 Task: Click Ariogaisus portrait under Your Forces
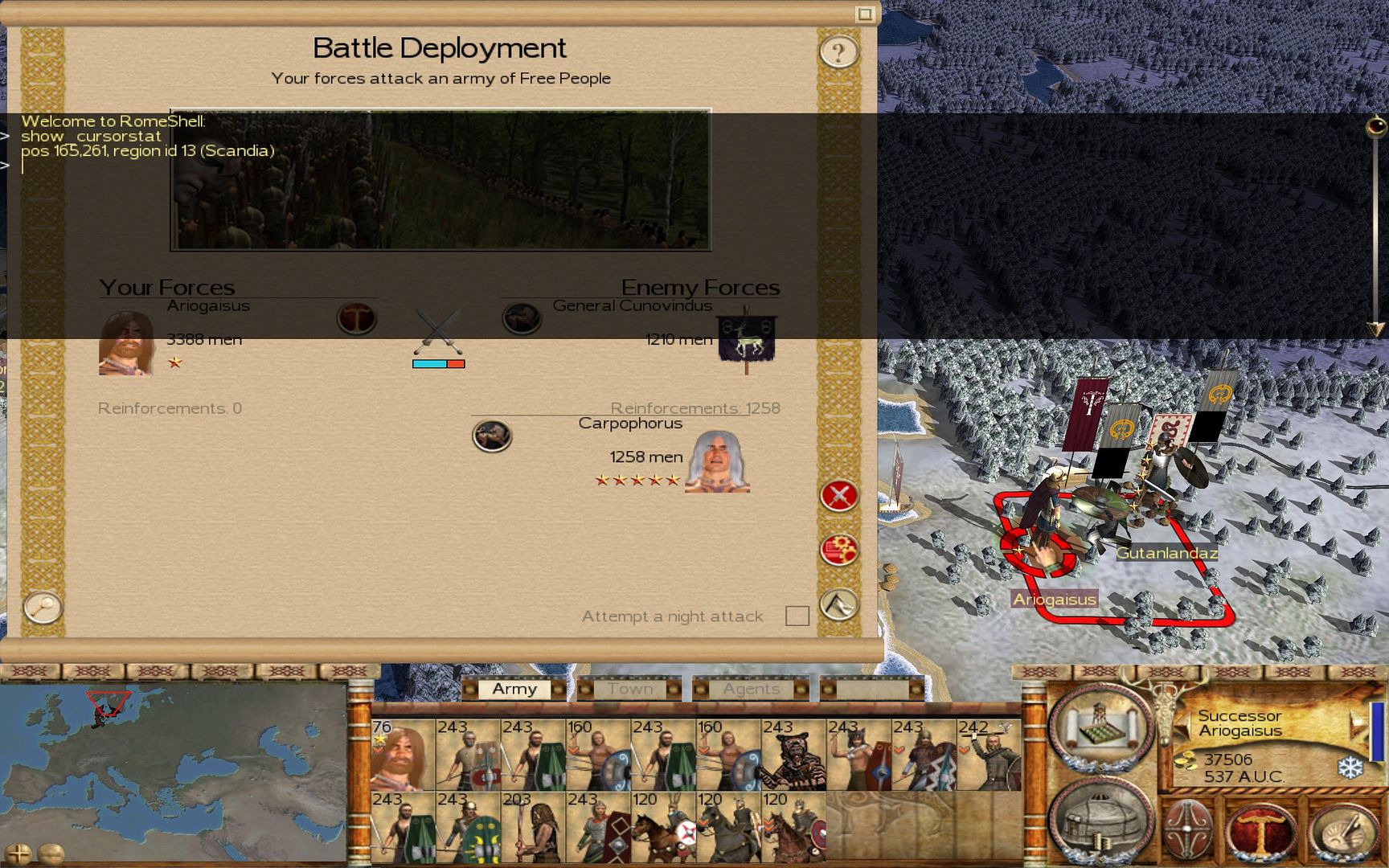pos(126,343)
